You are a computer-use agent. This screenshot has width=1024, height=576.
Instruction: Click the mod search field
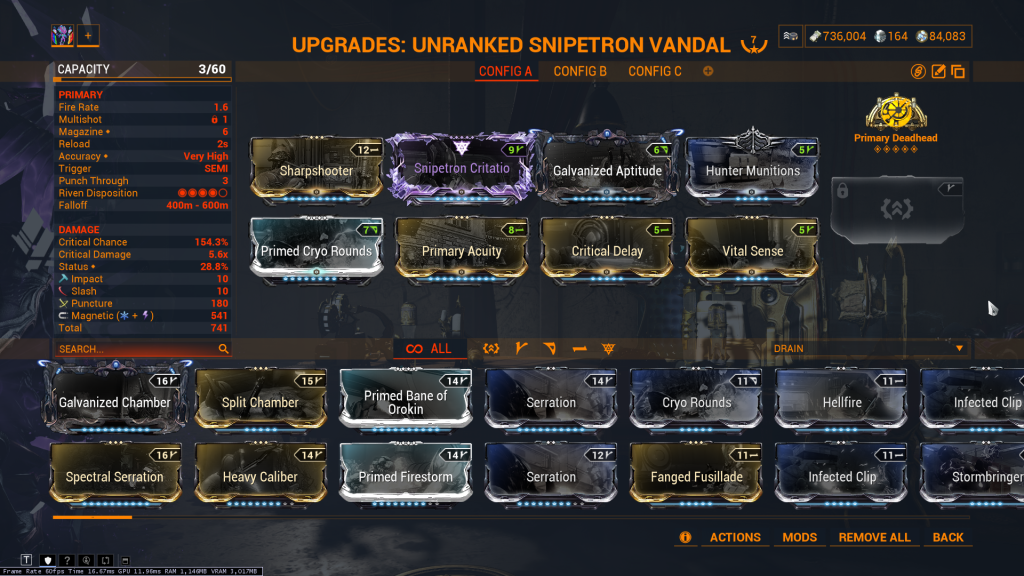tap(137, 349)
